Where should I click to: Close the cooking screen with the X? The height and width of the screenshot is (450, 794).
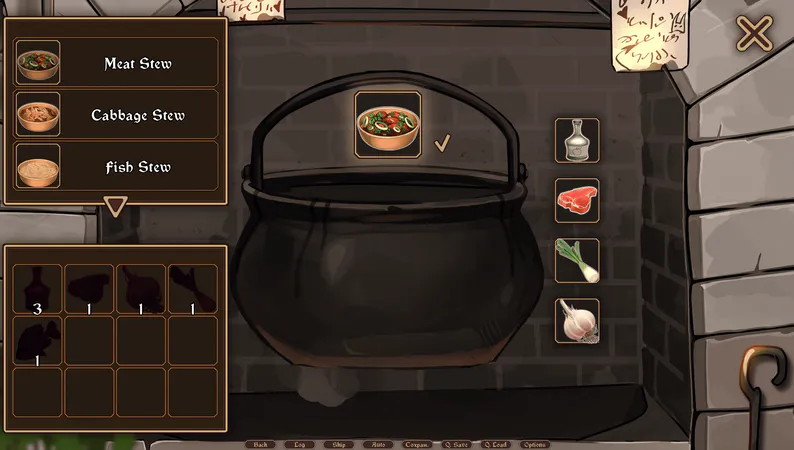(754, 34)
